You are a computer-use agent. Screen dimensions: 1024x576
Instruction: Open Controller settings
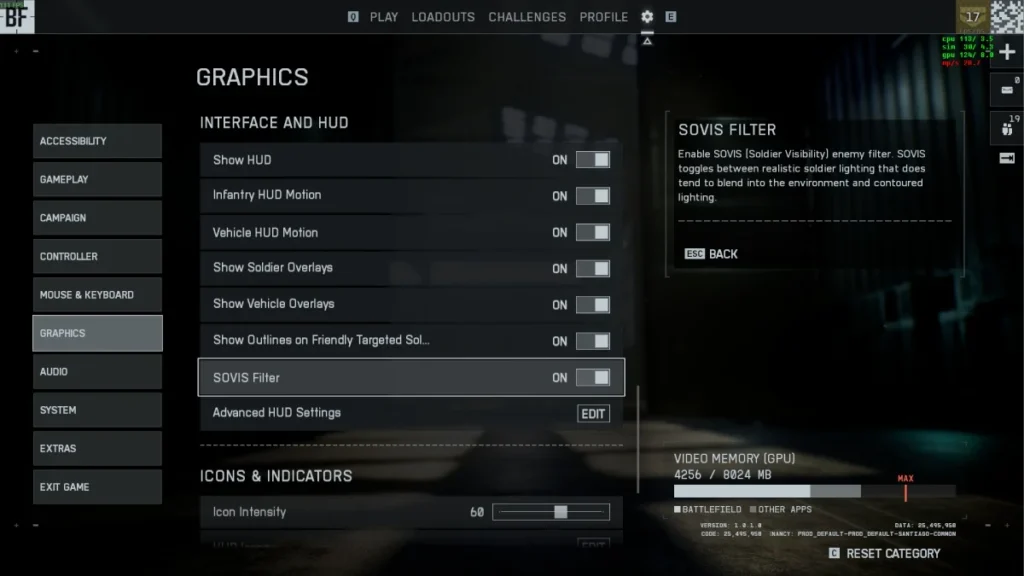pos(97,257)
